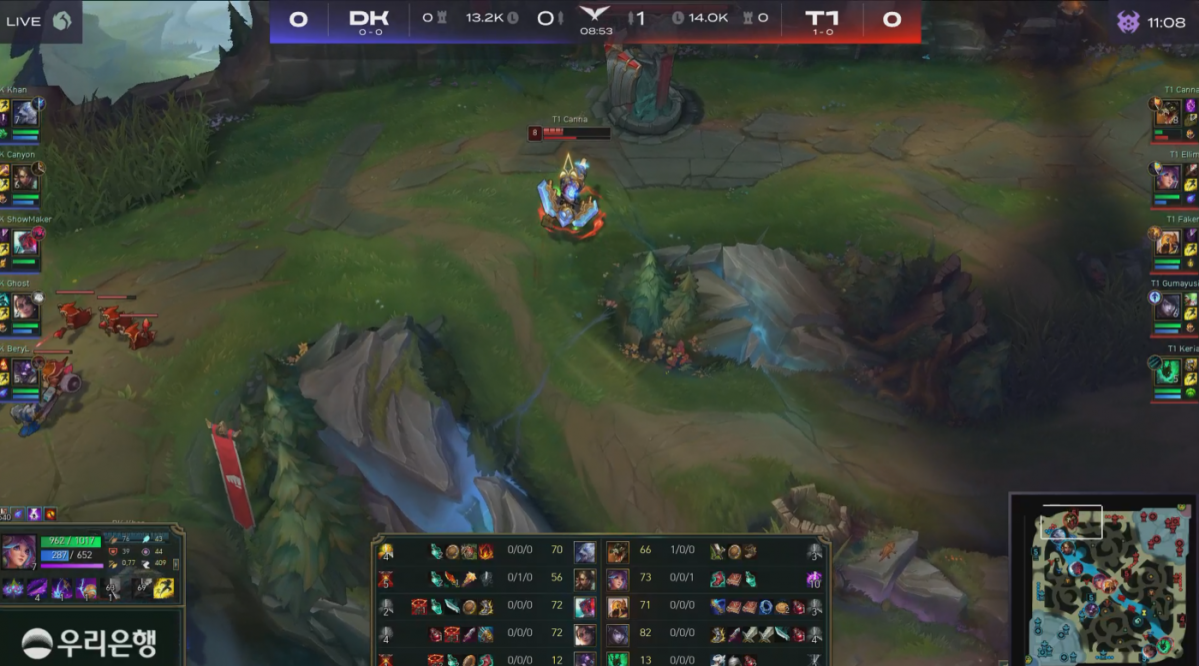The image size is (1199, 666).
Task: Select Ghost's champion portrait
Action: point(25,306)
